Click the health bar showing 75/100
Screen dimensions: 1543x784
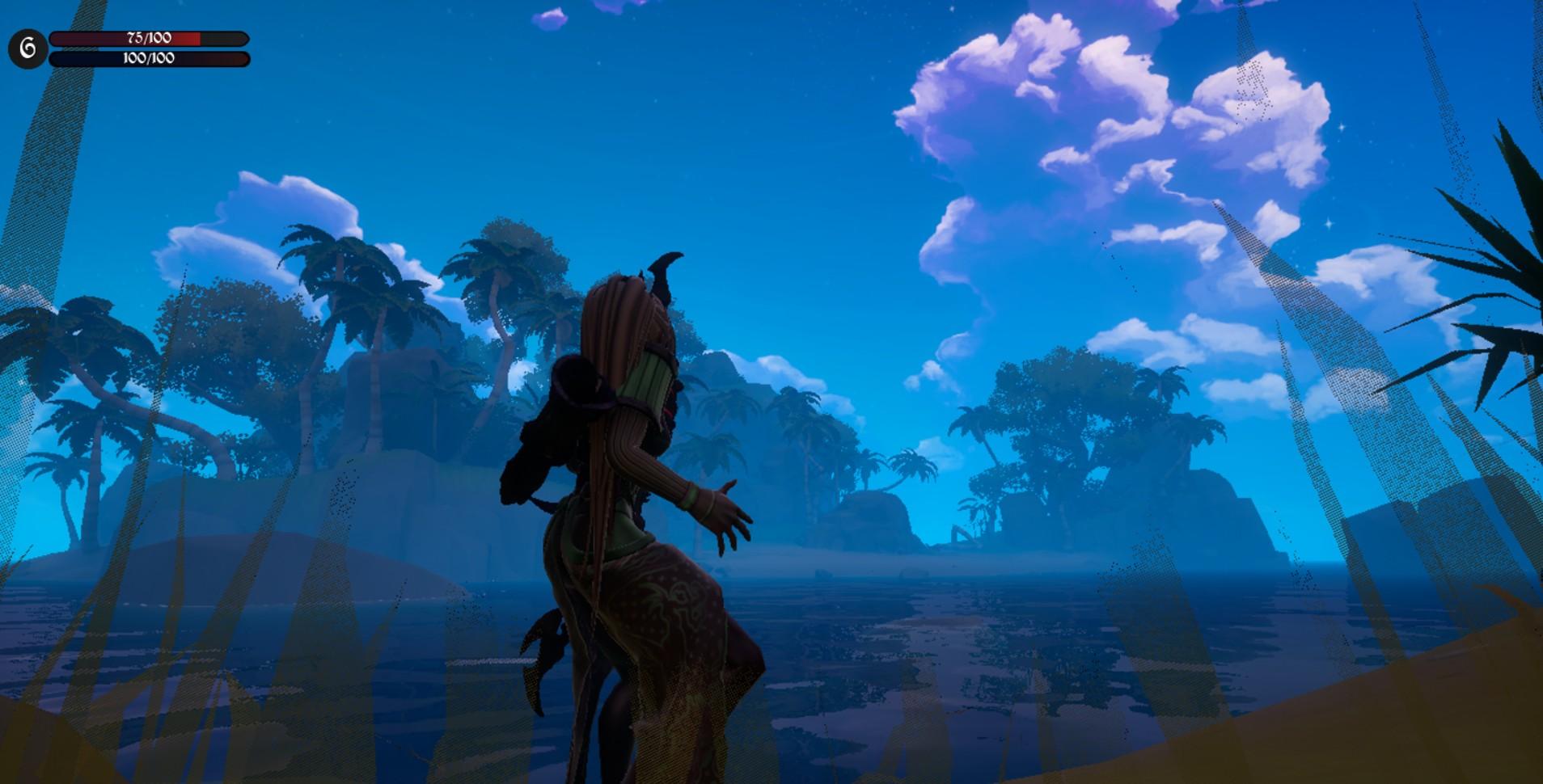point(148,36)
